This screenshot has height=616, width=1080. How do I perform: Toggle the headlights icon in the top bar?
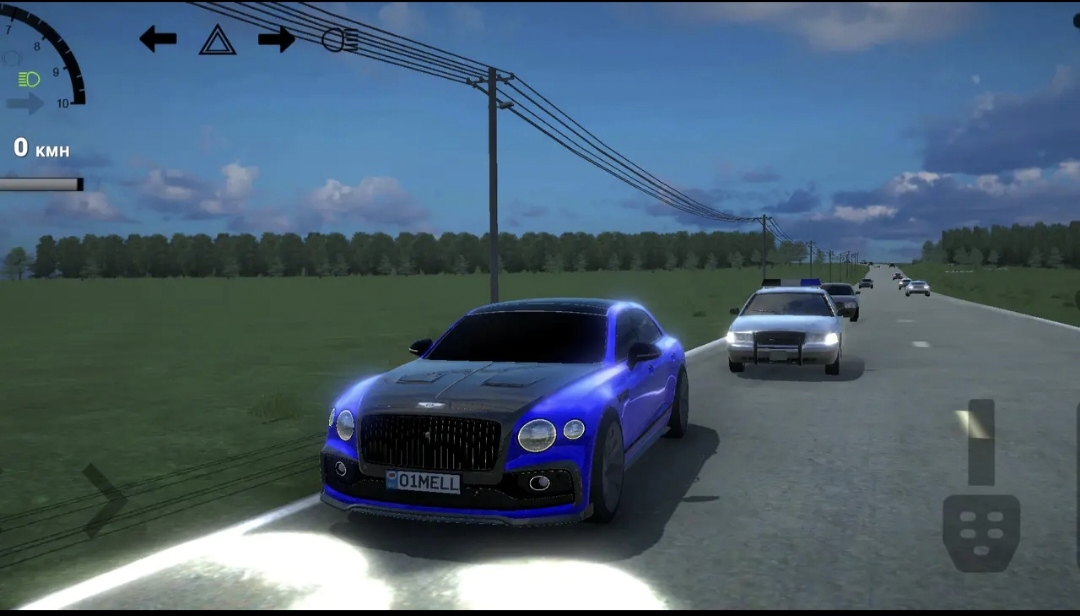(x=339, y=40)
